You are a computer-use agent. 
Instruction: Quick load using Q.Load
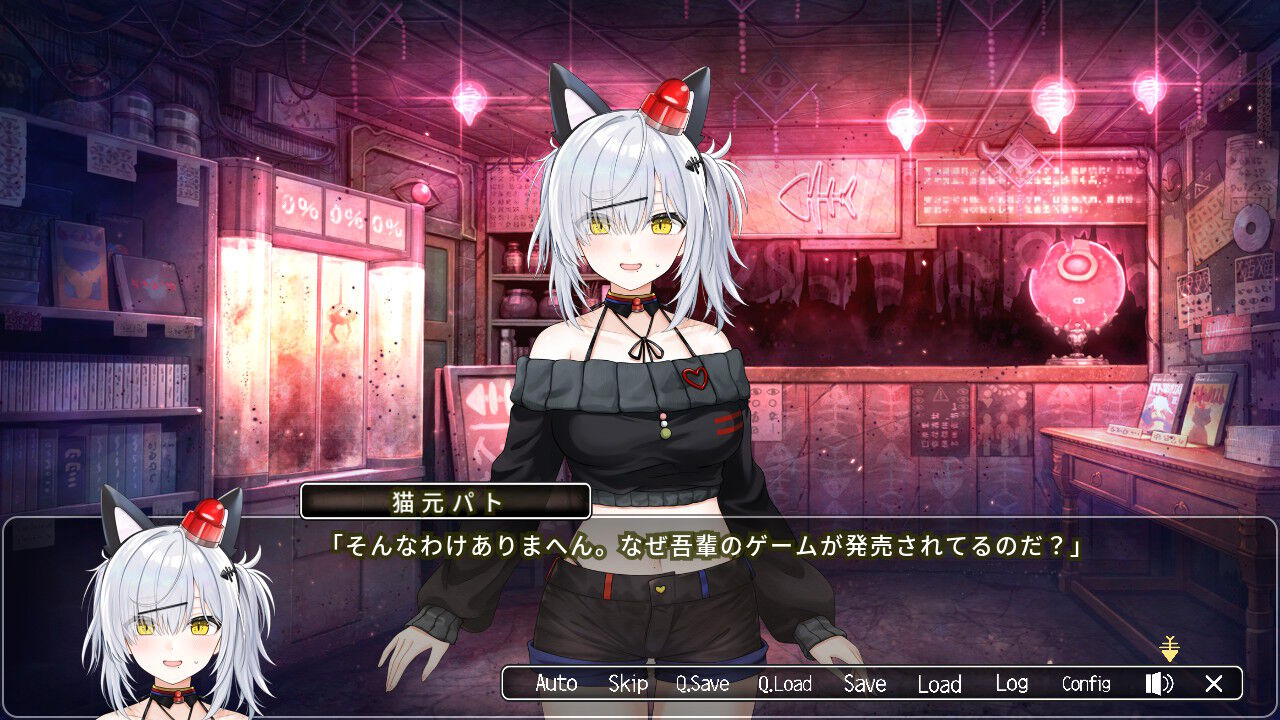(x=785, y=684)
